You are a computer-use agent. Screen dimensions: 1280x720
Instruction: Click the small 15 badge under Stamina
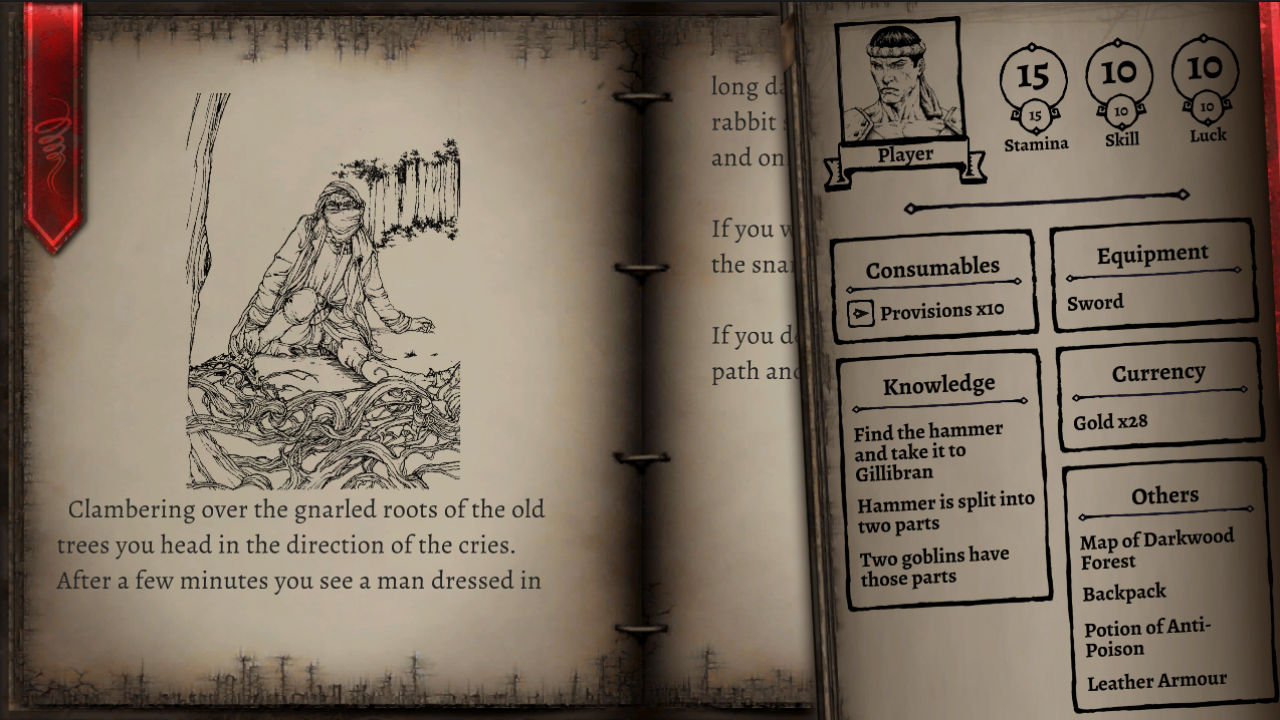click(x=1036, y=114)
